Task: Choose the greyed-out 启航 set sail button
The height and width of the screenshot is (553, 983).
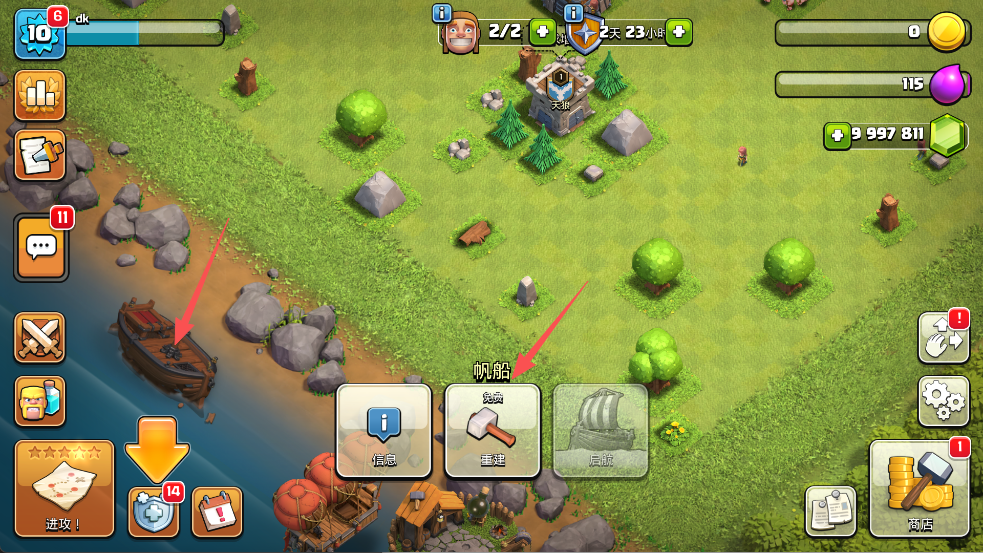Action: 600,430
